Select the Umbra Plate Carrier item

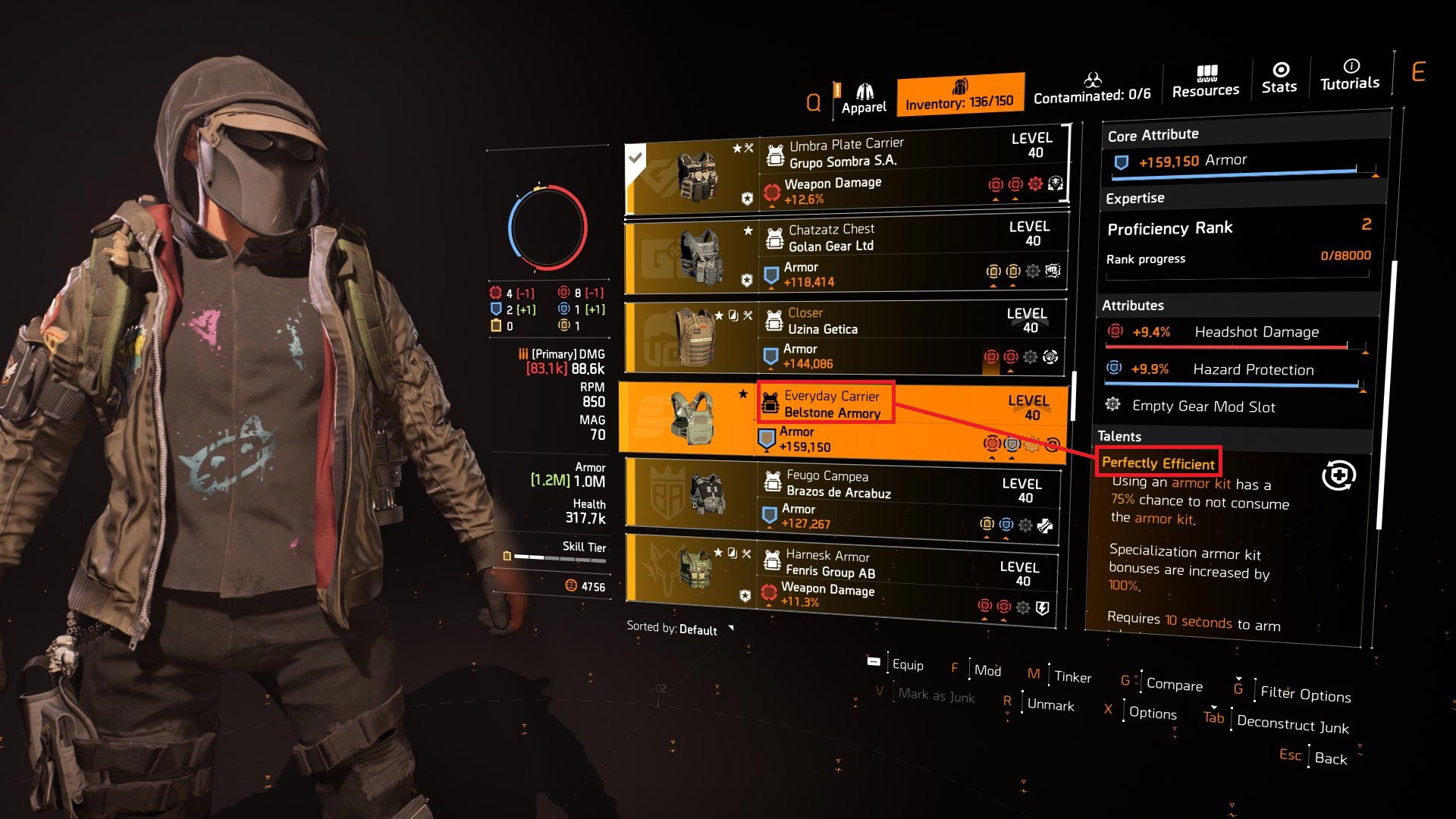846,172
